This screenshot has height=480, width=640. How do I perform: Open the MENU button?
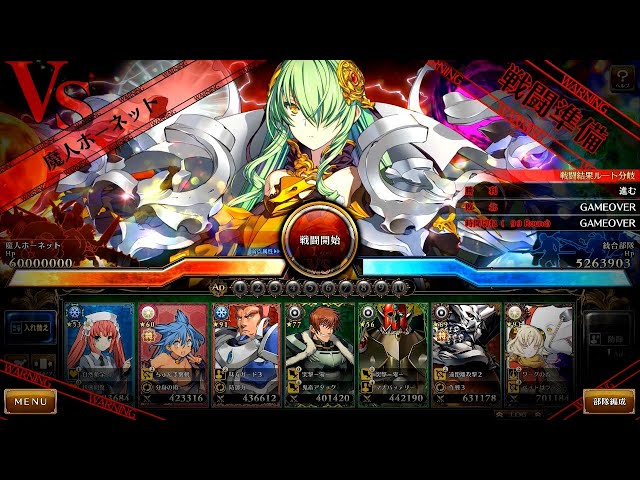pos(30,402)
